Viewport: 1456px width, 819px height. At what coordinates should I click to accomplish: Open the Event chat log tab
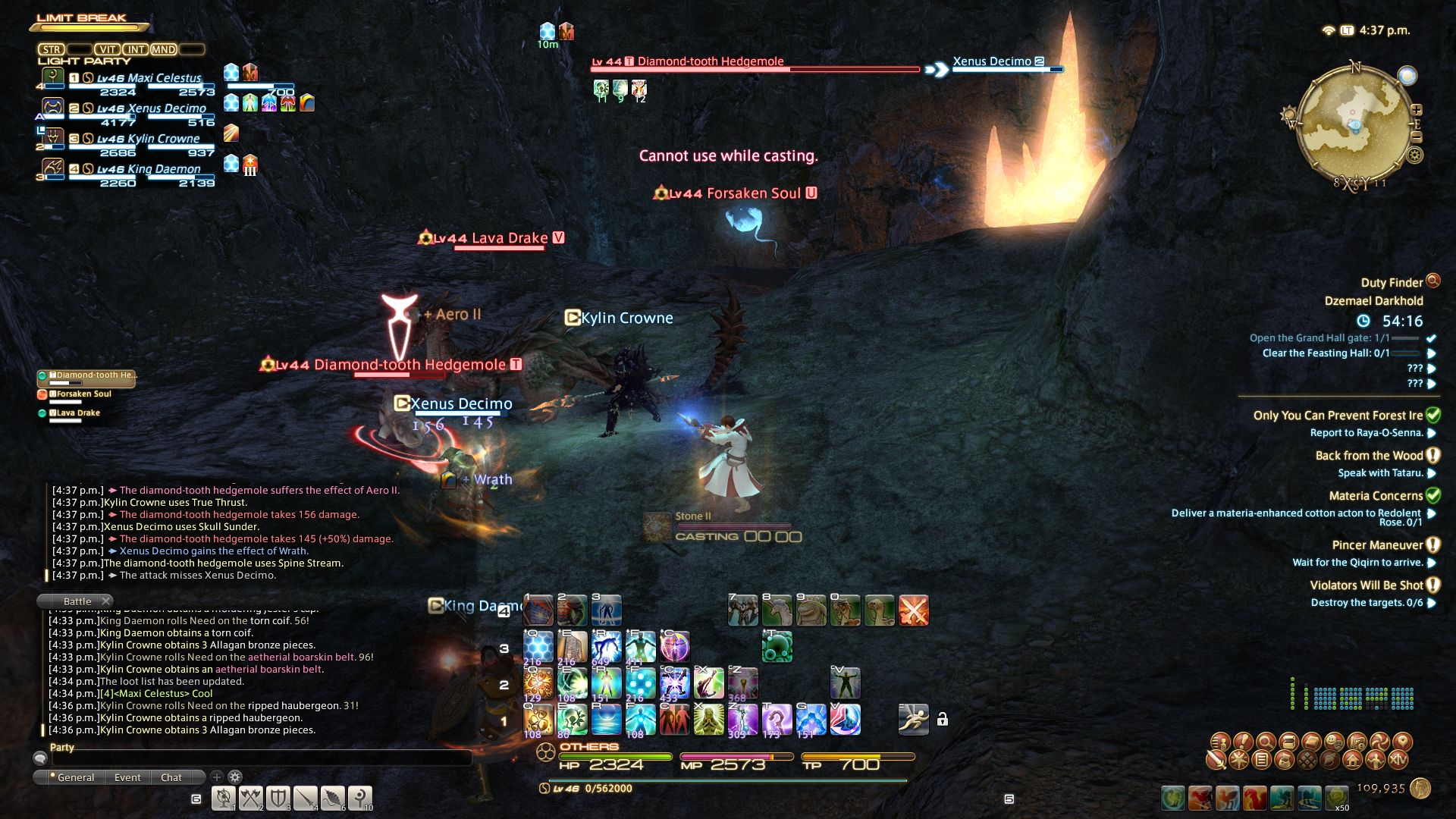pos(127,777)
